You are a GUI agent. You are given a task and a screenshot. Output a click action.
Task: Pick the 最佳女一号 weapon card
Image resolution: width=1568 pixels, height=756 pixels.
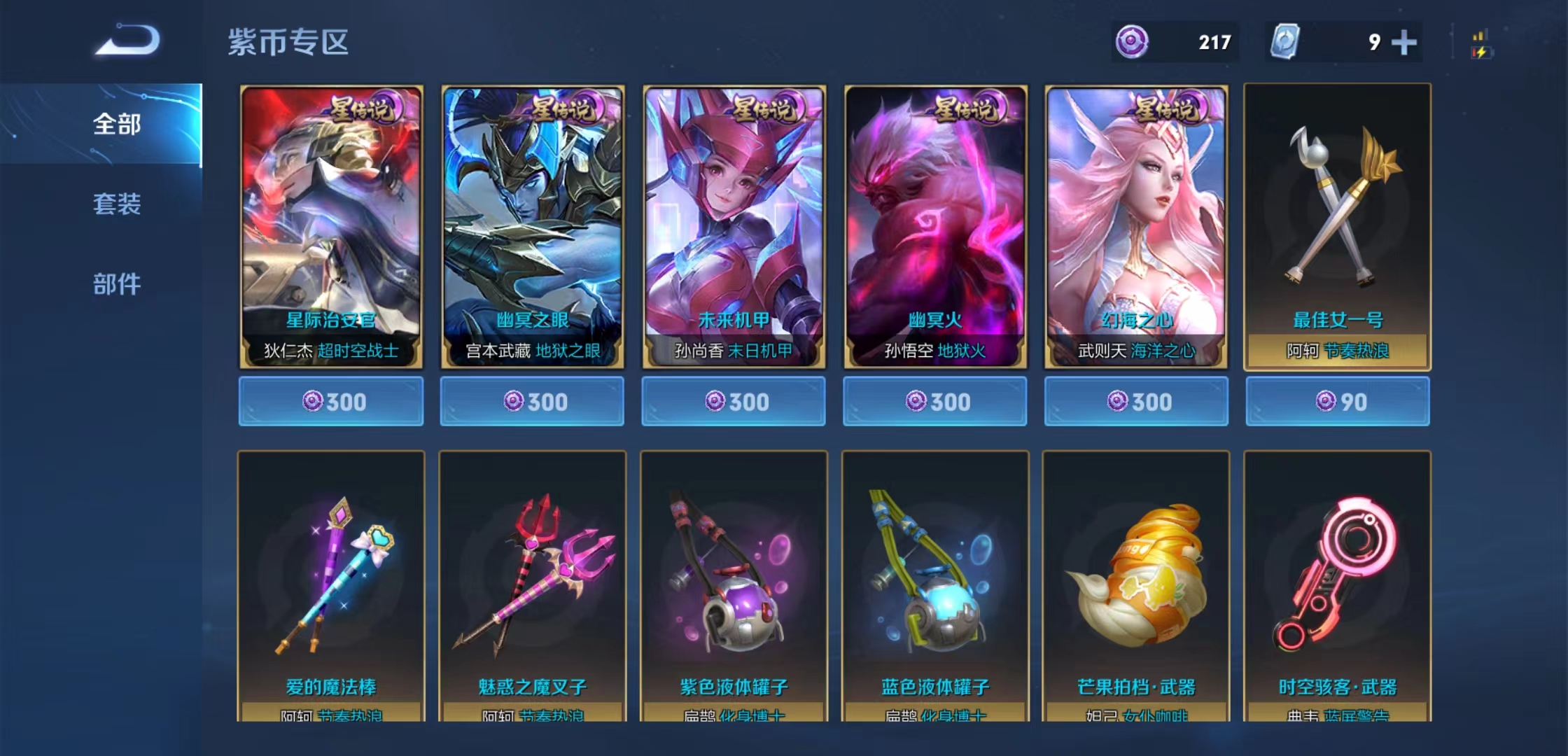(x=1337, y=227)
